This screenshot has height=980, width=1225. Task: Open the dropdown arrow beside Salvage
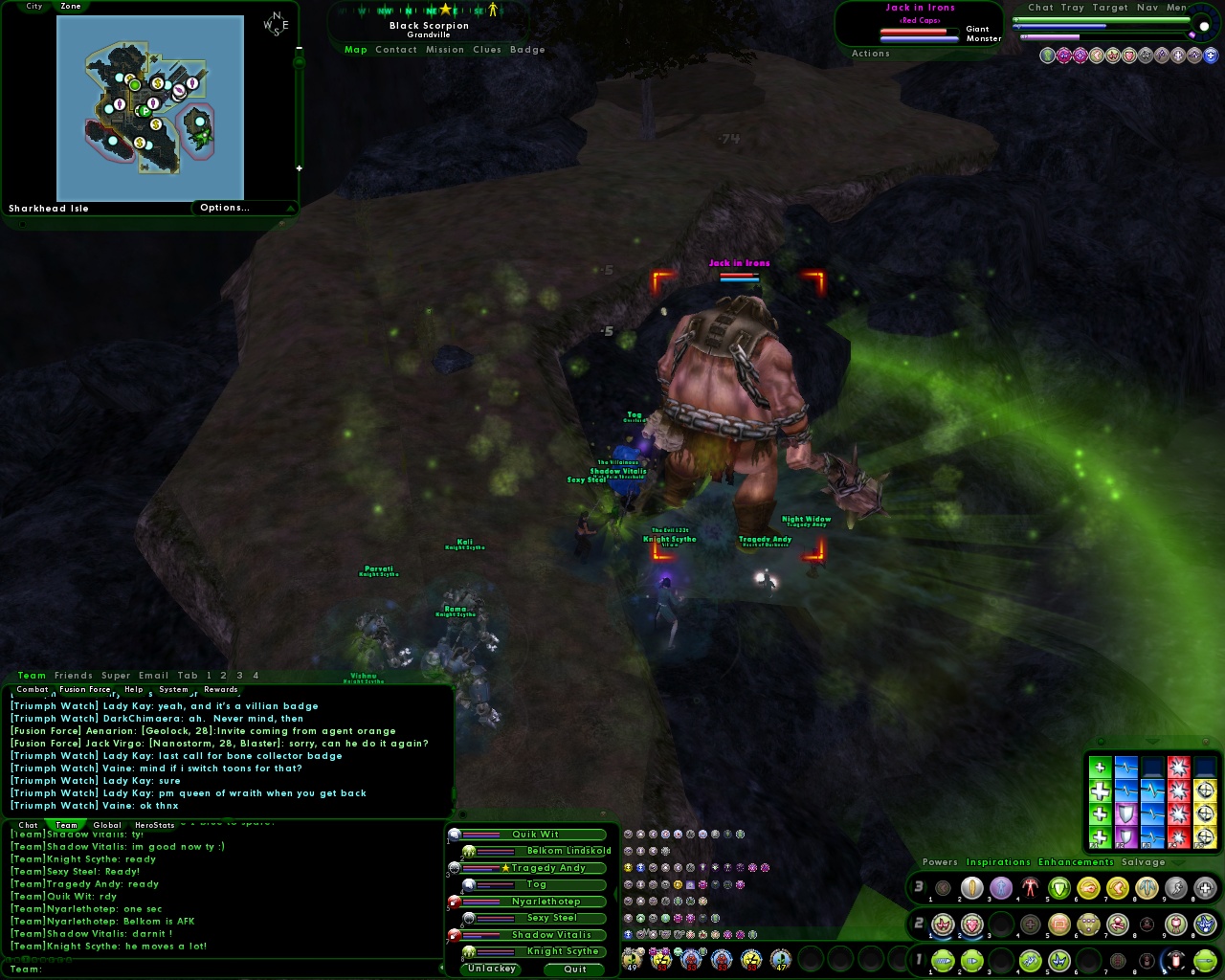pos(1178,862)
